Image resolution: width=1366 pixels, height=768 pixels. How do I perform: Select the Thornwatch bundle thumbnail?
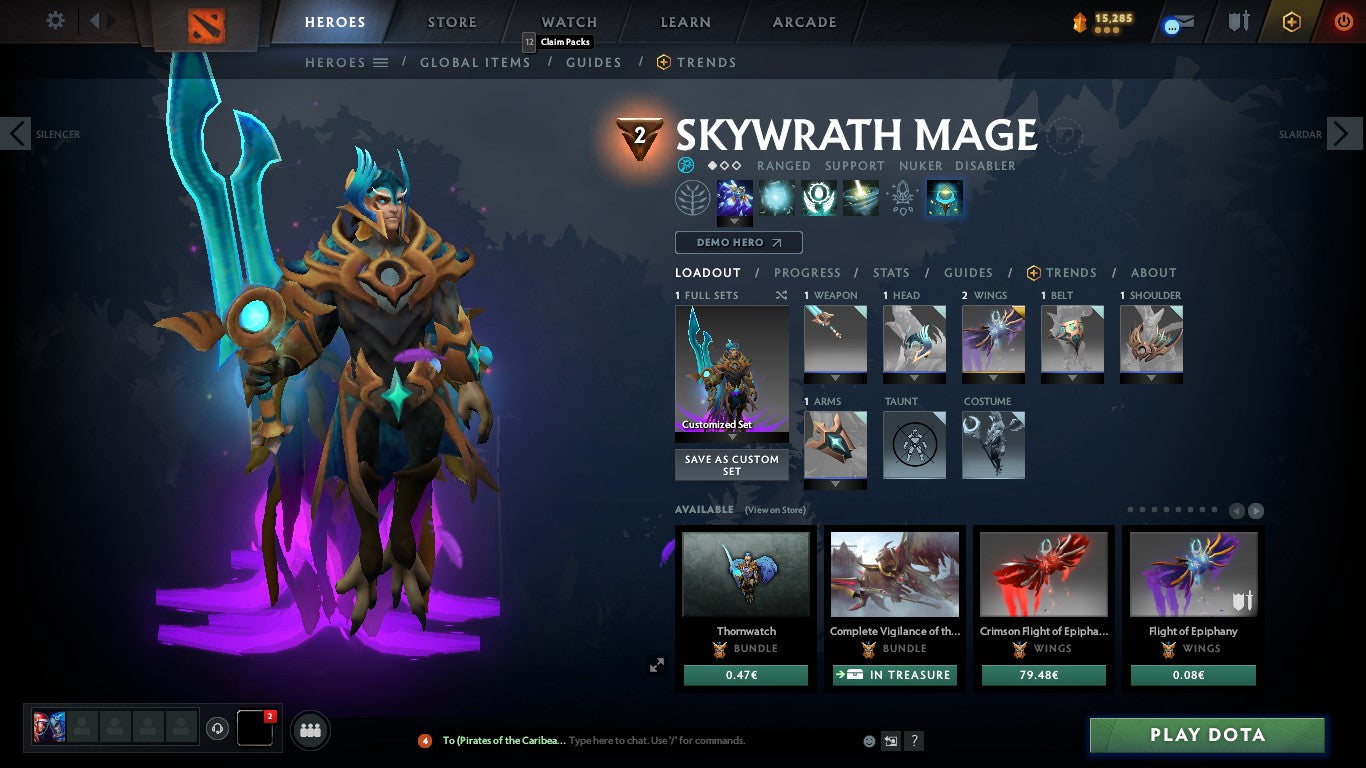(x=745, y=573)
